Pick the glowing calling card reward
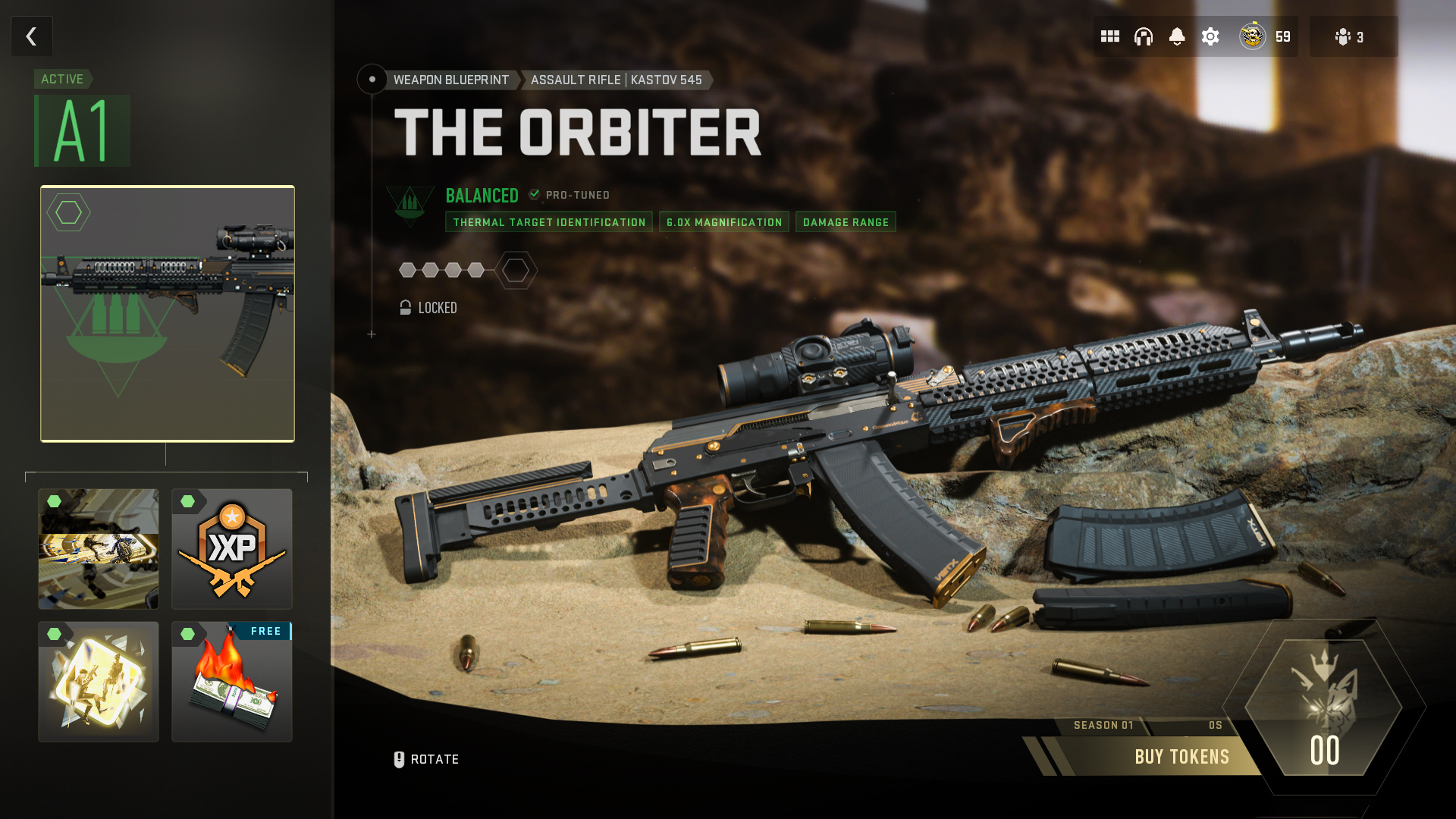1456x819 pixels. click(99, 682)
